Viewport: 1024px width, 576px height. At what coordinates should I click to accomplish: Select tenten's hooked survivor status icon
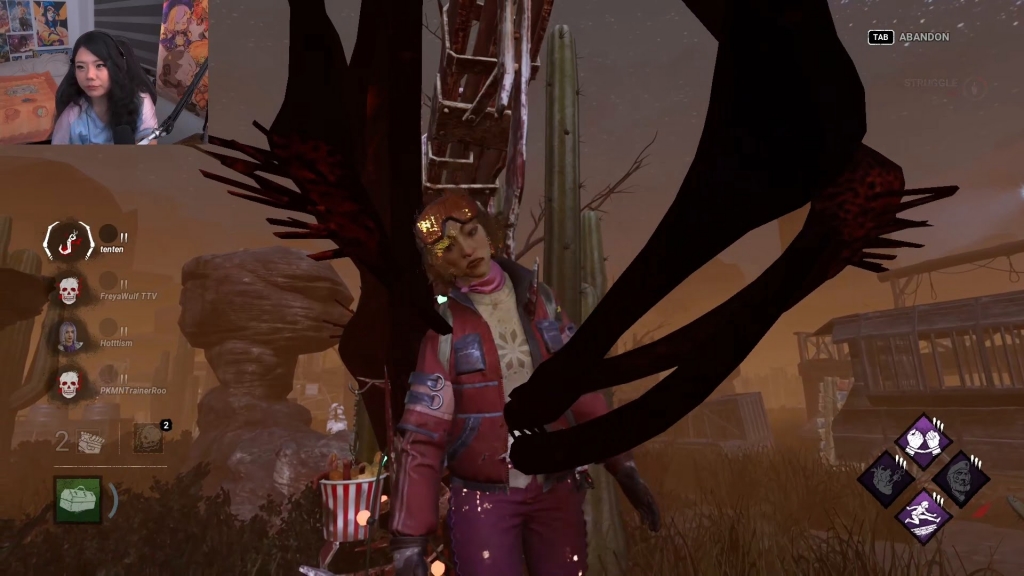[x=69, y=240]
